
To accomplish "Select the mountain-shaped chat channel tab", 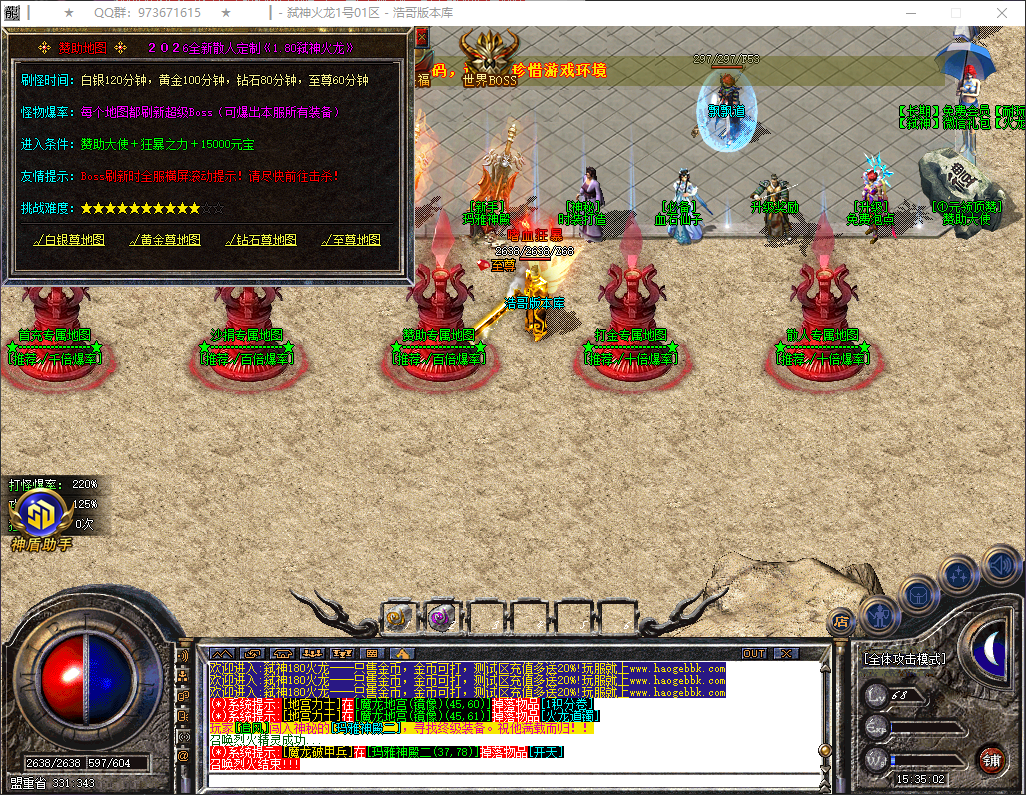I will click(x=220, y=653).
